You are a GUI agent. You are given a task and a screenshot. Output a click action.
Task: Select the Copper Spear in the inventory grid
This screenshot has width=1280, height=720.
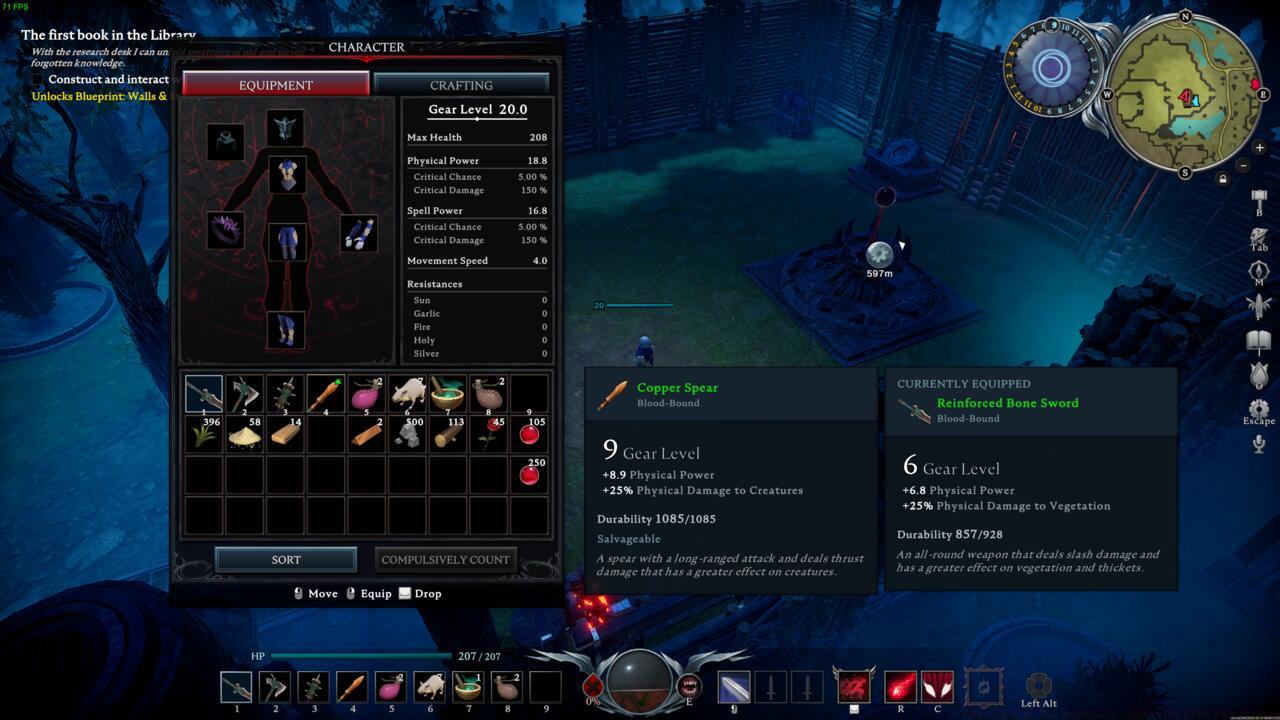[x=326, y=394]
